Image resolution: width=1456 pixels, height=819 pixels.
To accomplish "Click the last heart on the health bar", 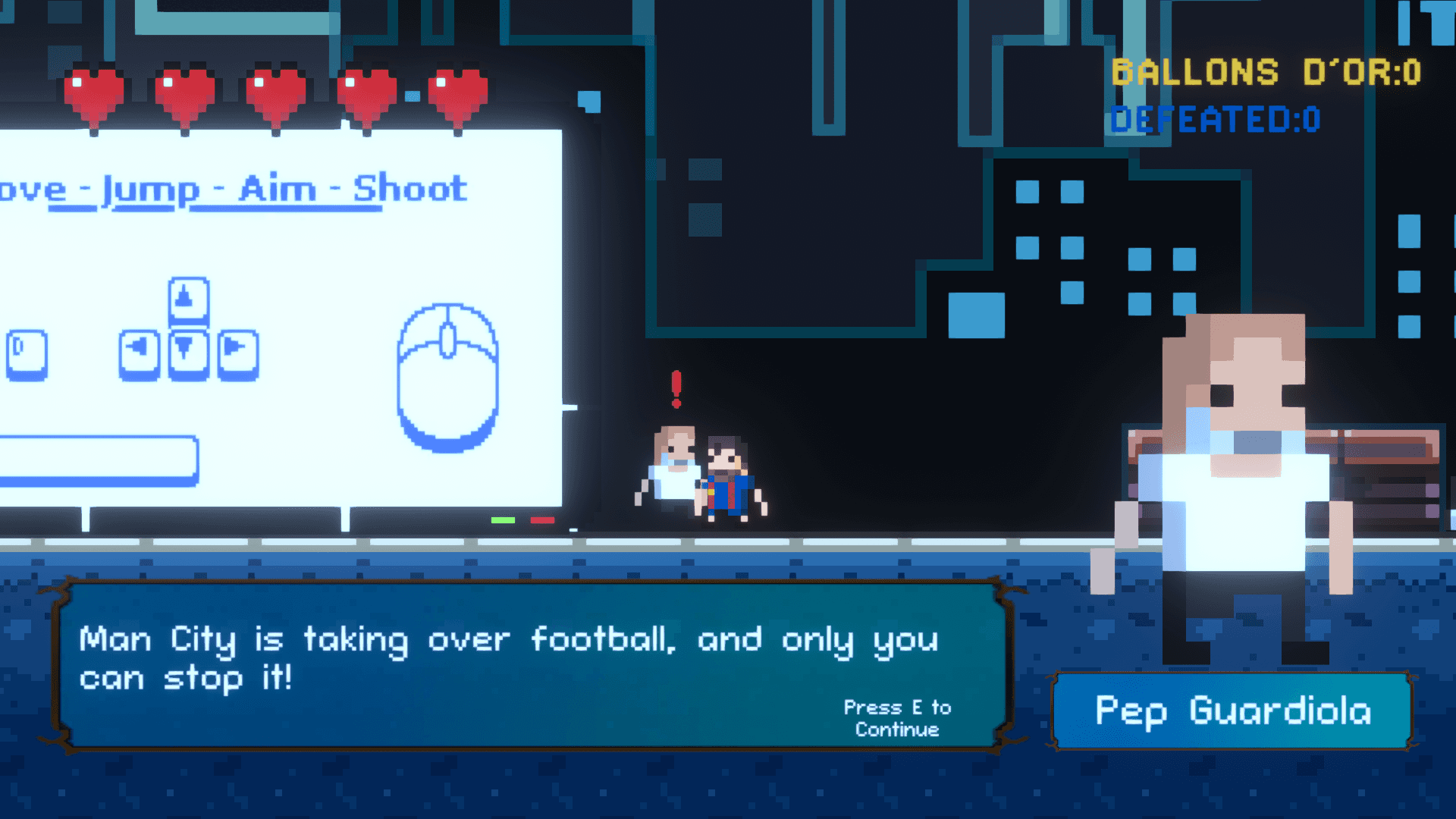I will [457, 91].
